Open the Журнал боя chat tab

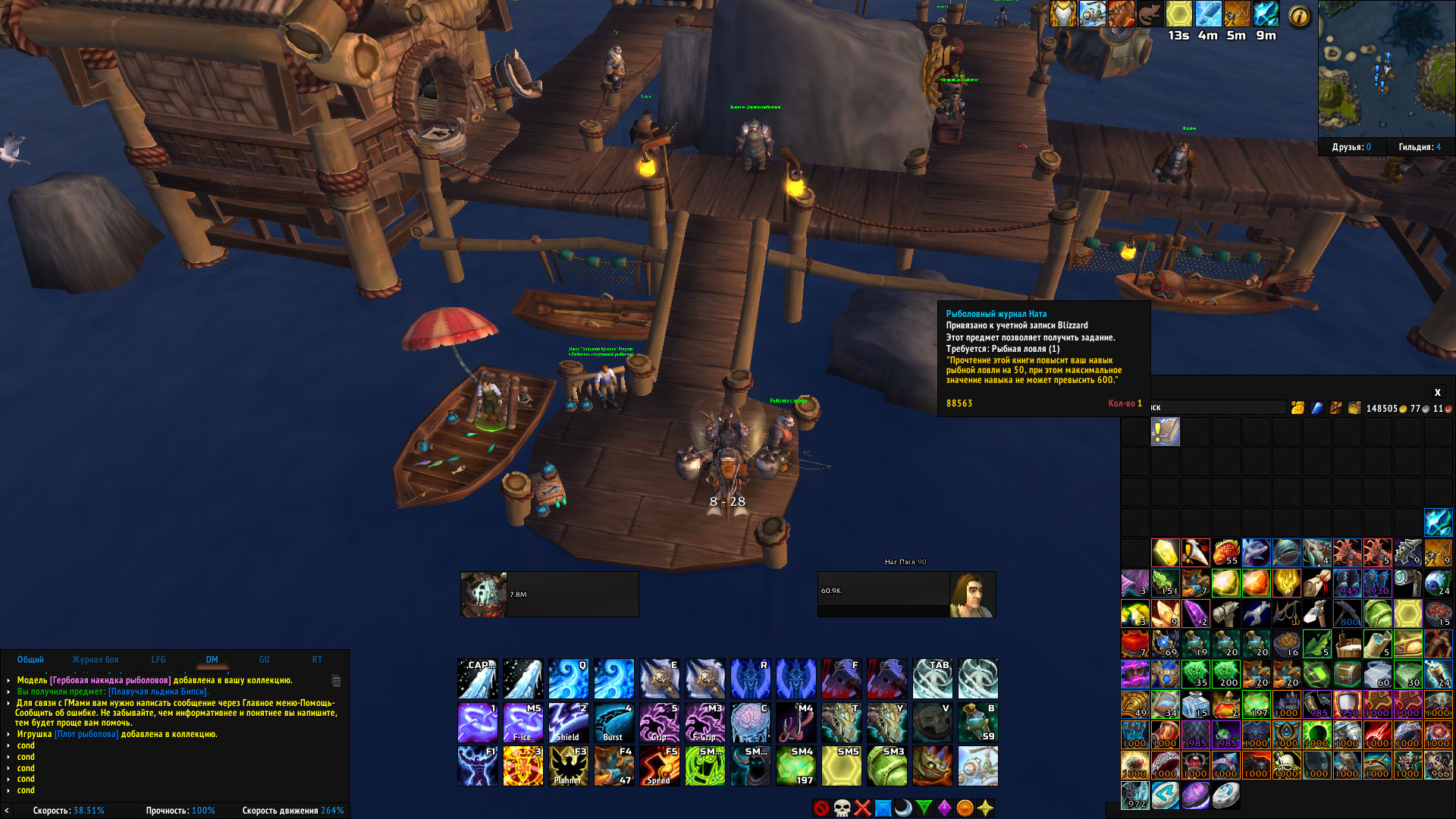[x=96, y=660]
